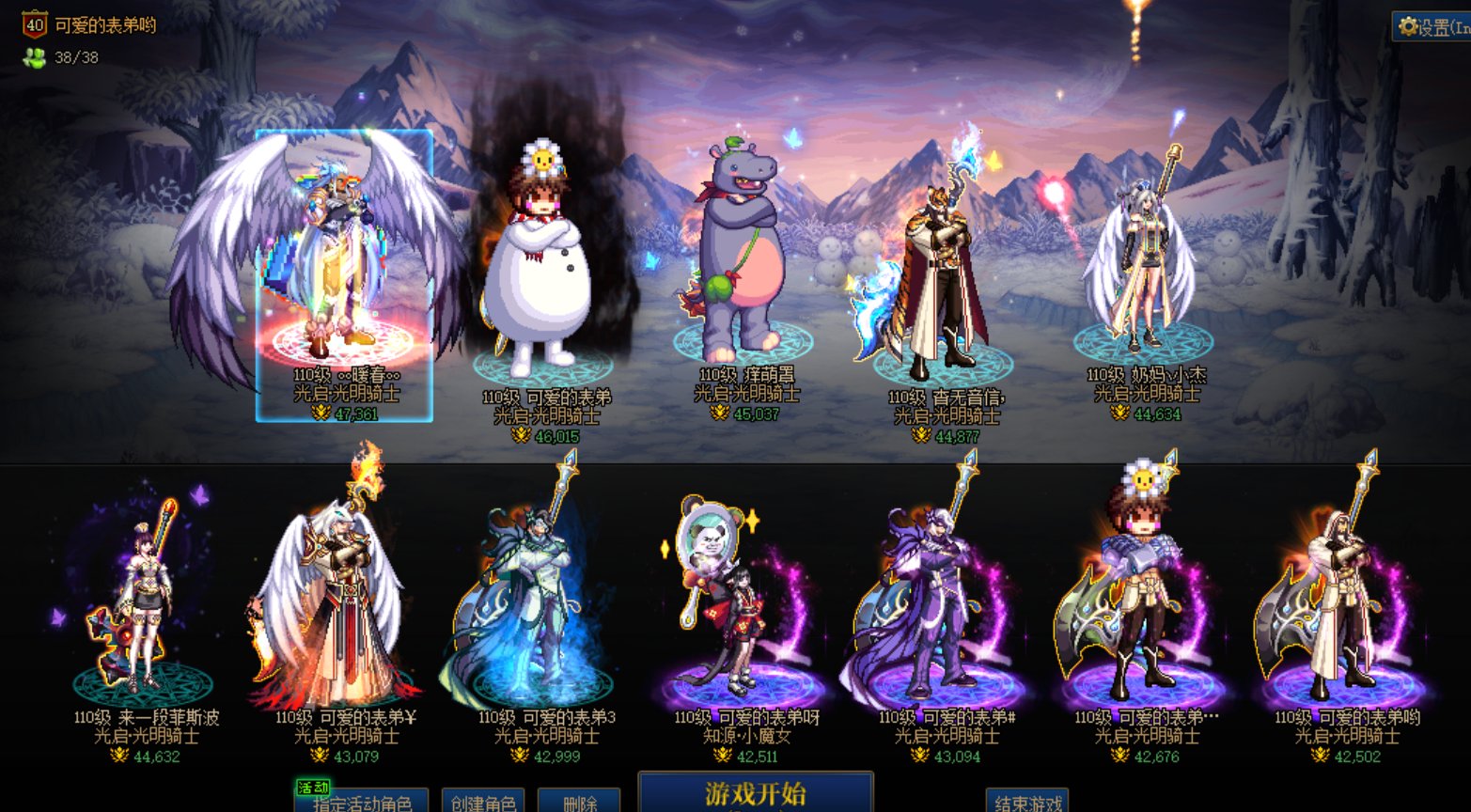Click the gold coin icon beside 46,015
The height and width of the screenshot is (812, 1471).
coord(522,436)
